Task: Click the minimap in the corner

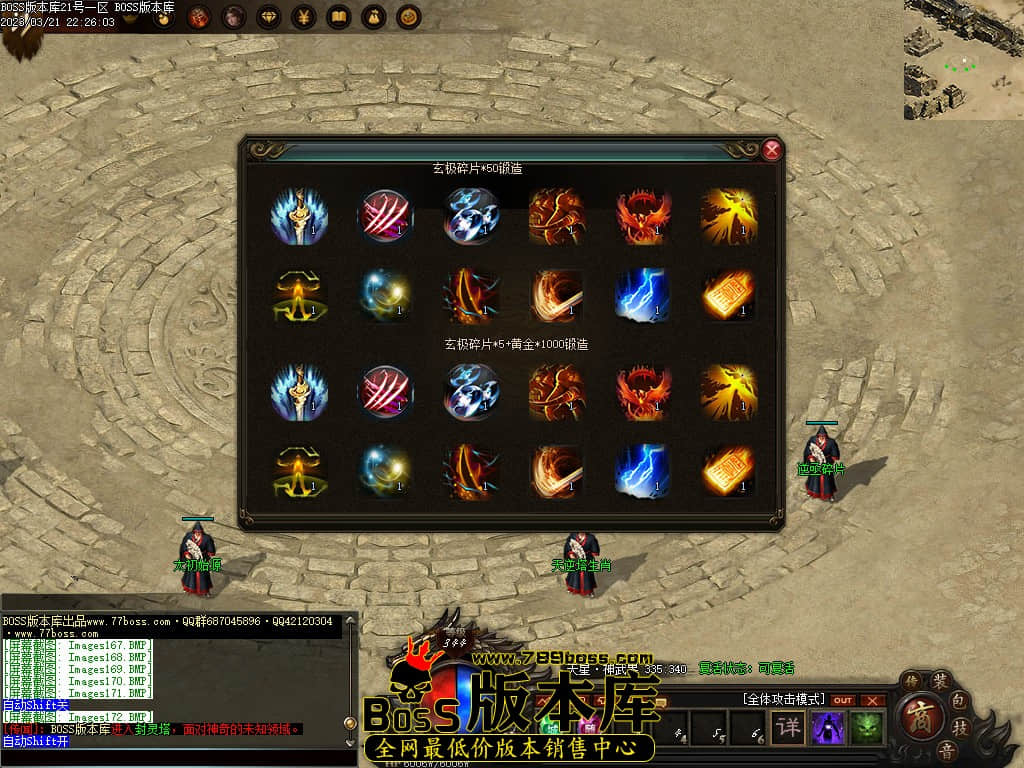Action: pyautogui.click(x=963, y=60)
